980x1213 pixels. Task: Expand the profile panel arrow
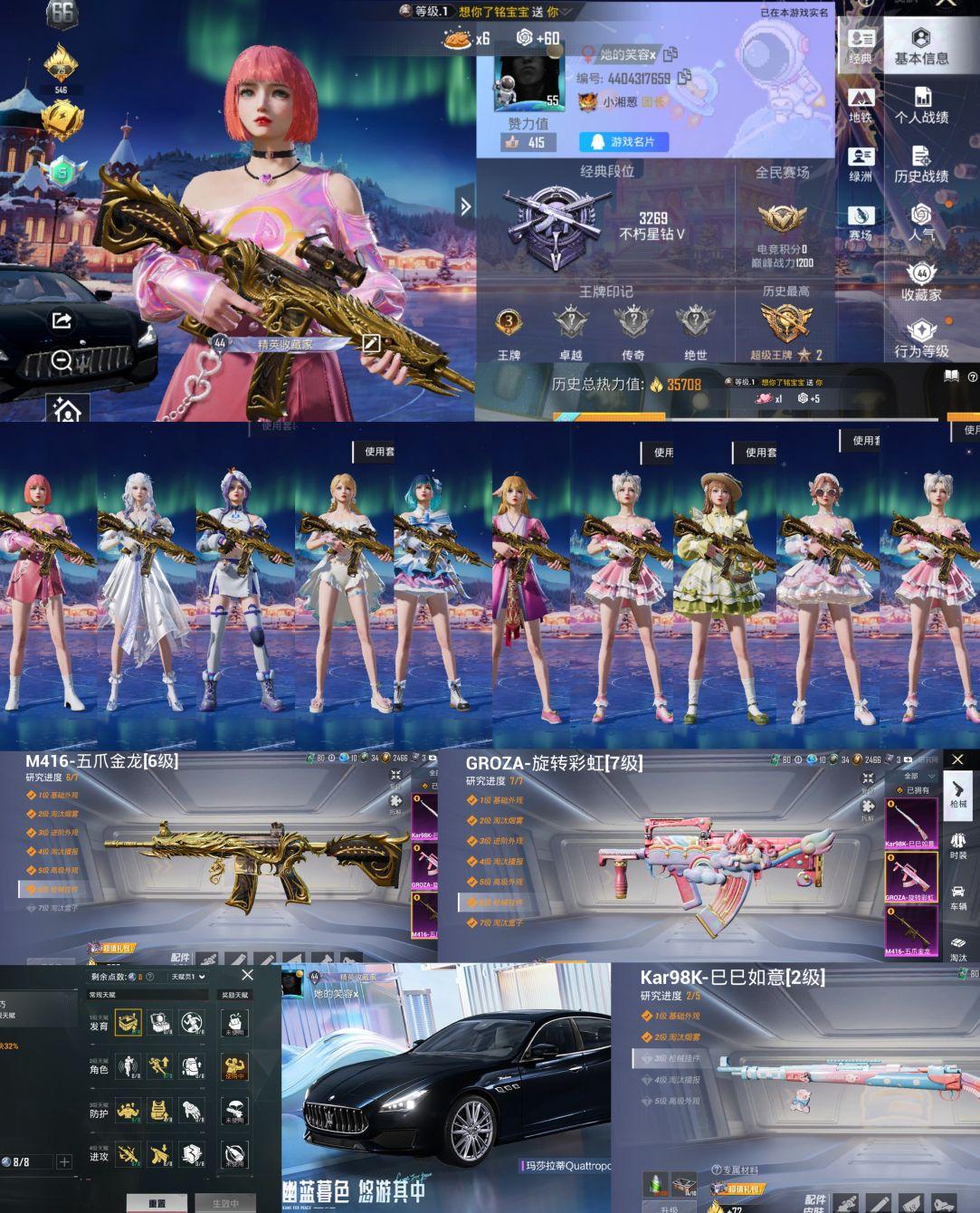tap(465, 206)
